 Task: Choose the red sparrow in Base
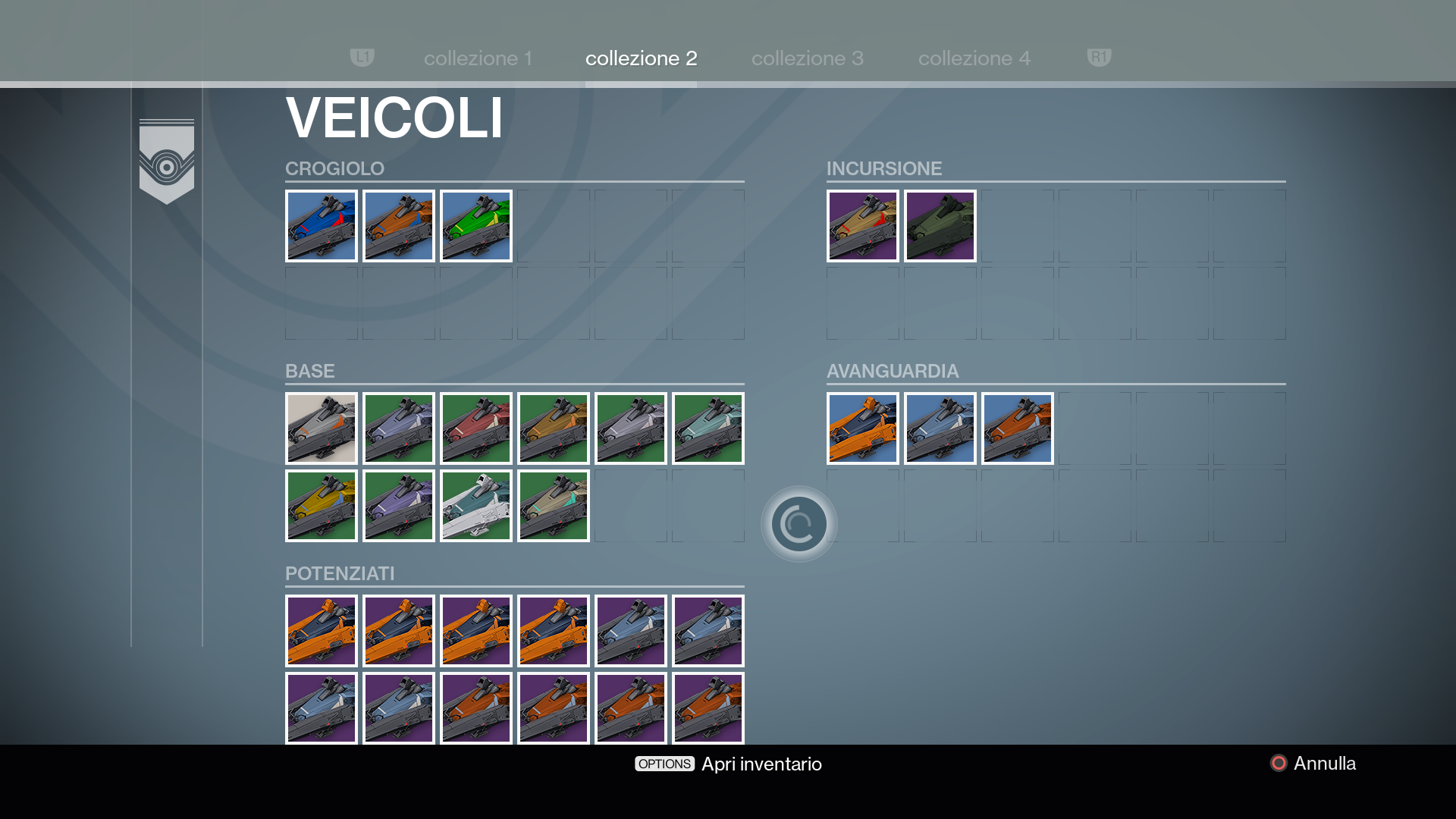[x=476, y=428]
